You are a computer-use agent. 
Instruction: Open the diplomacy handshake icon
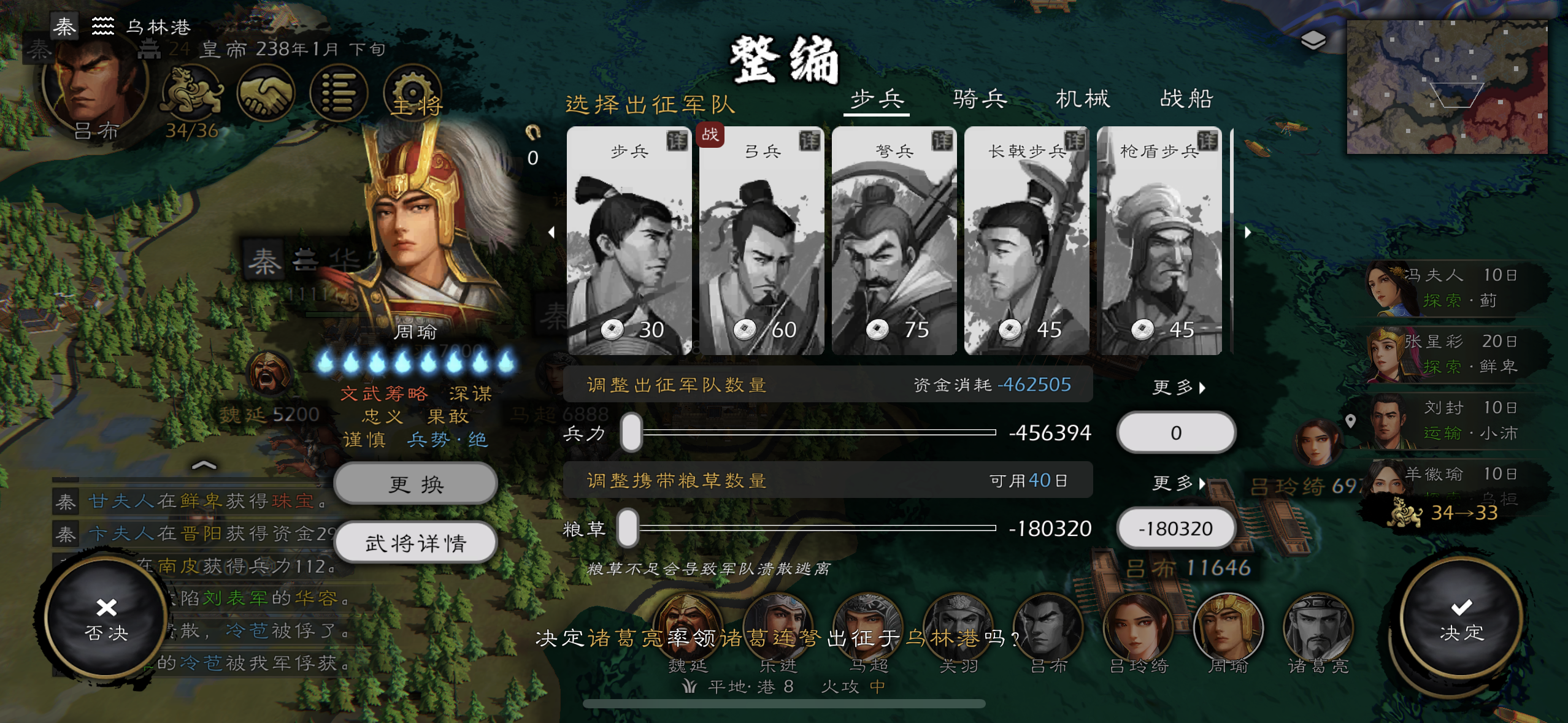(x=267, y=92)
